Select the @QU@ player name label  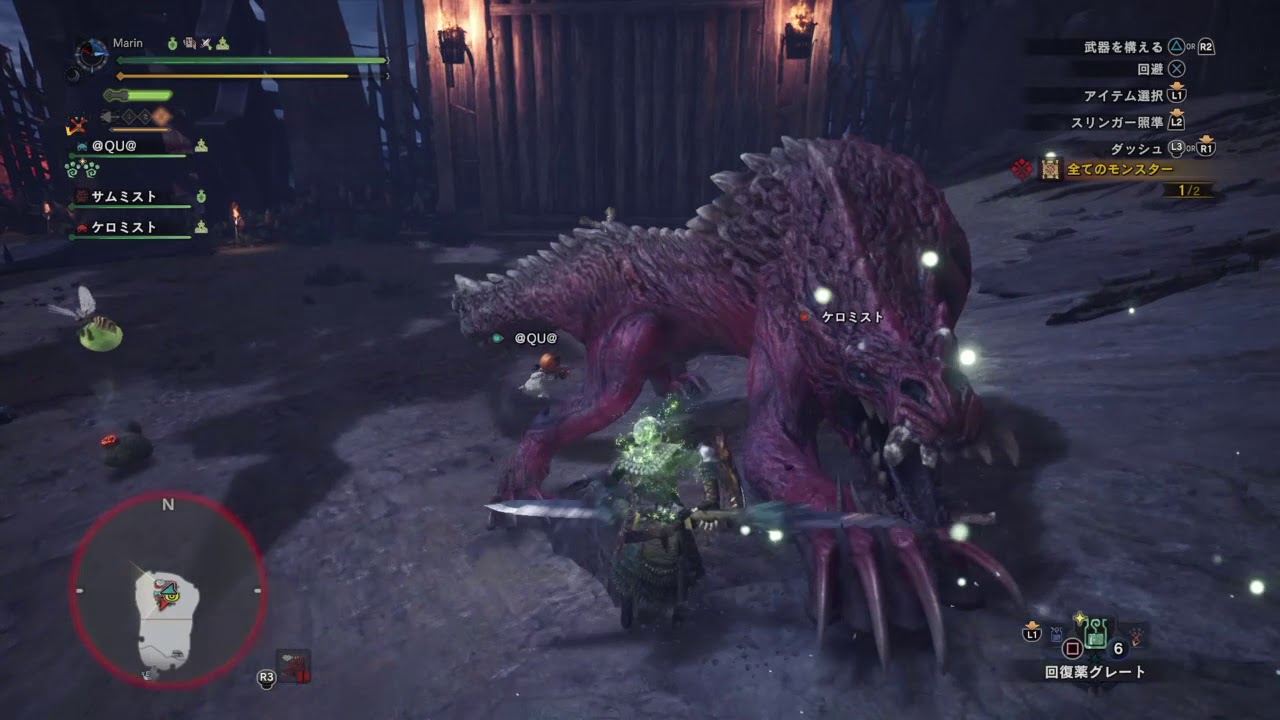pyautogui.click(x=113, y=146)
